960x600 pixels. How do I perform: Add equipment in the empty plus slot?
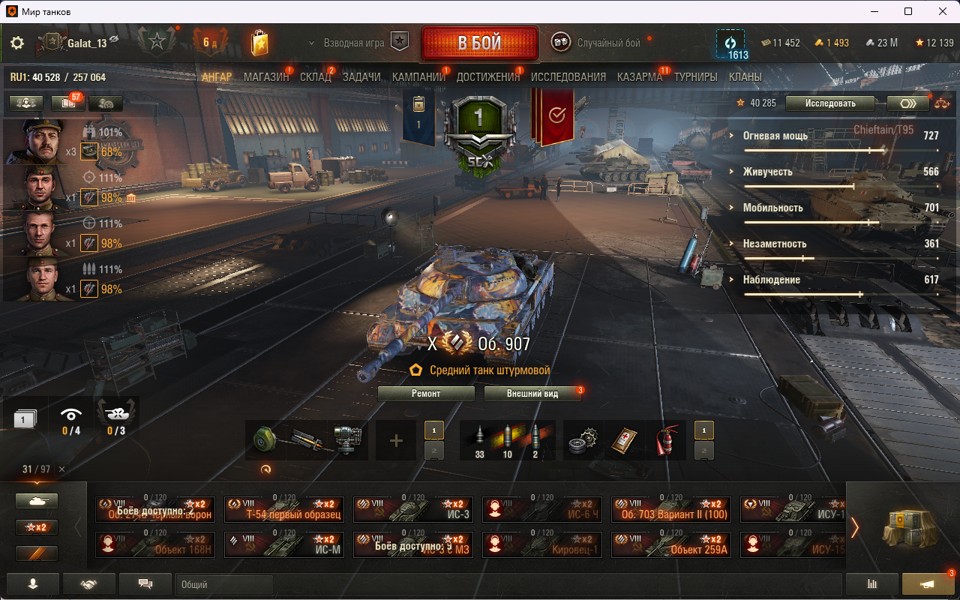pyautogui.click(x=396, y=441)
